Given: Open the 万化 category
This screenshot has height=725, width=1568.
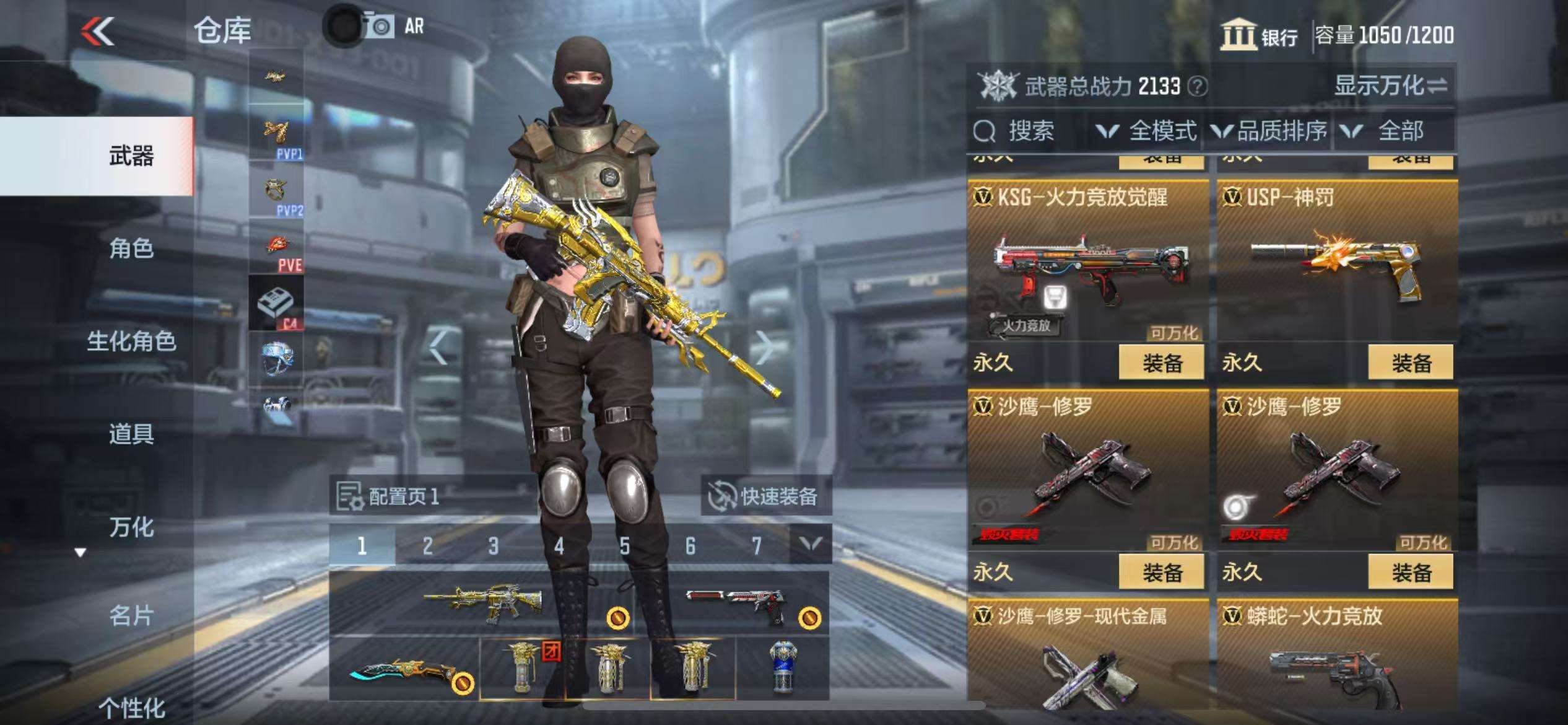Looking at the screenshot, I should pos(131,527).
